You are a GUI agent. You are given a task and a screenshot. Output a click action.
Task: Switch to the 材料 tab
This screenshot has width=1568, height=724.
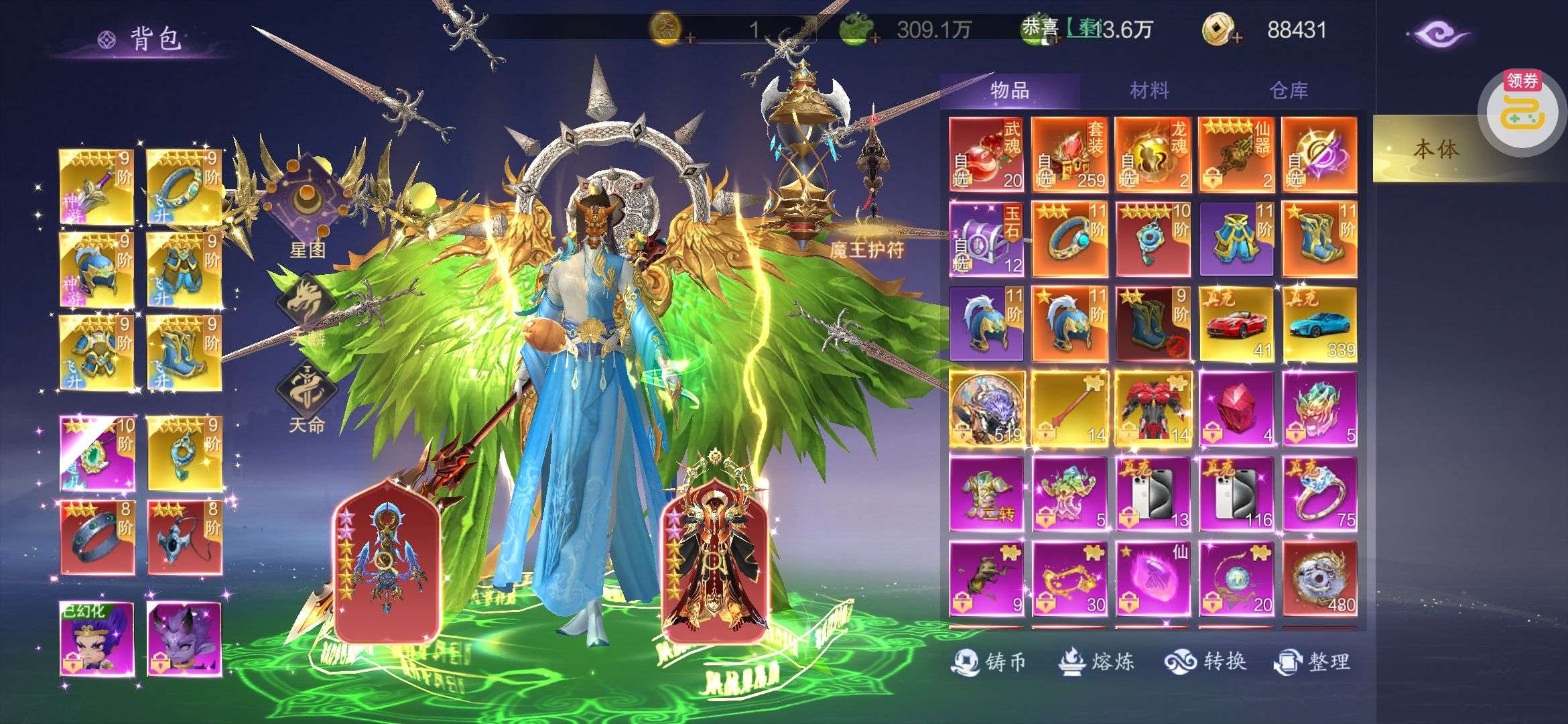[1149, 90]
